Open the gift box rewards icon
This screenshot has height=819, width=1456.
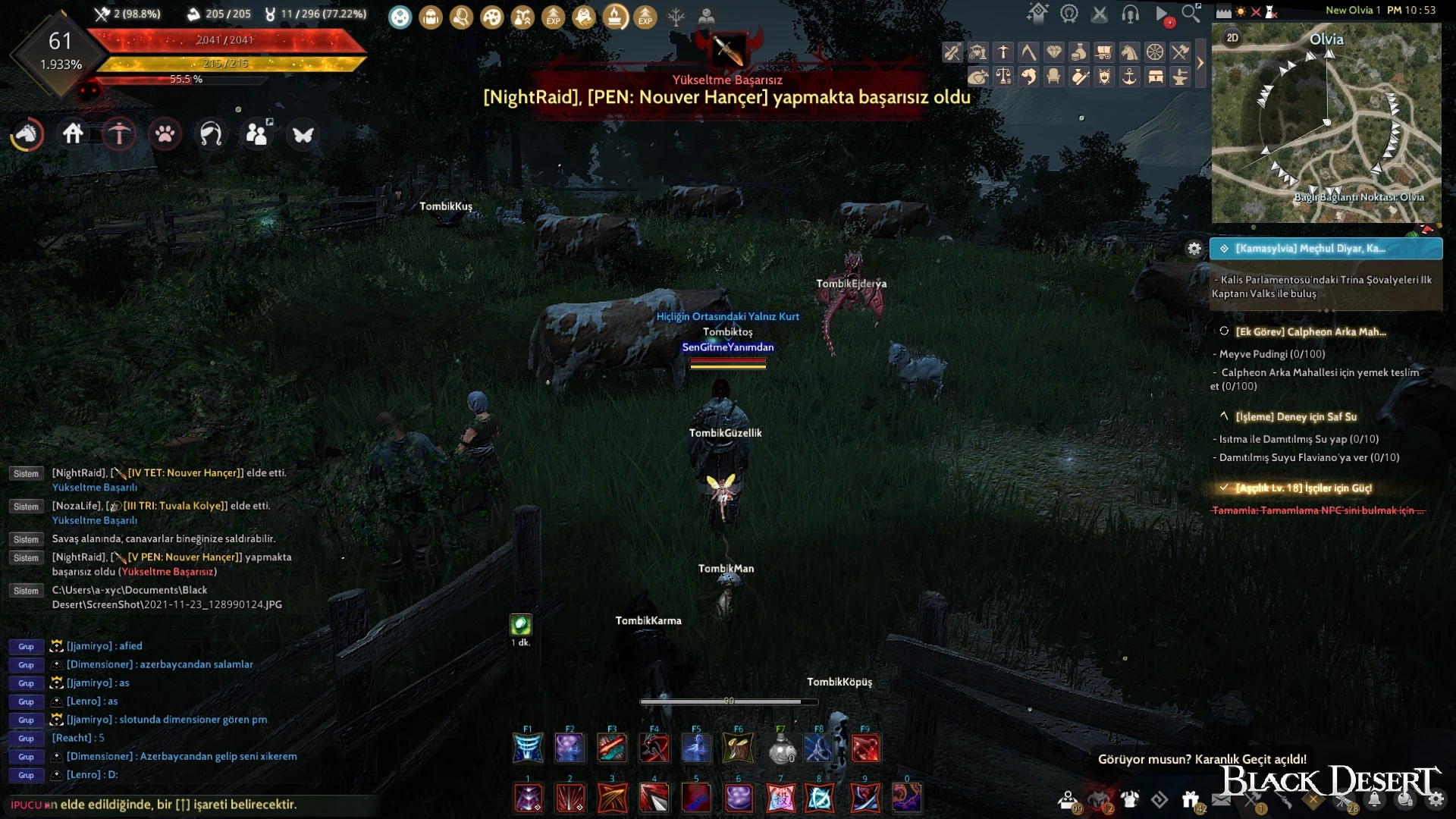(x=1190, y=799)
